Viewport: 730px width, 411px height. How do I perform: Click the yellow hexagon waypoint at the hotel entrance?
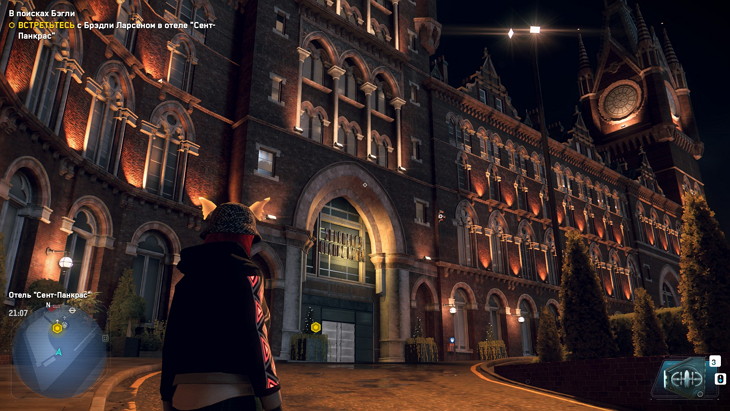coord(316,327)
